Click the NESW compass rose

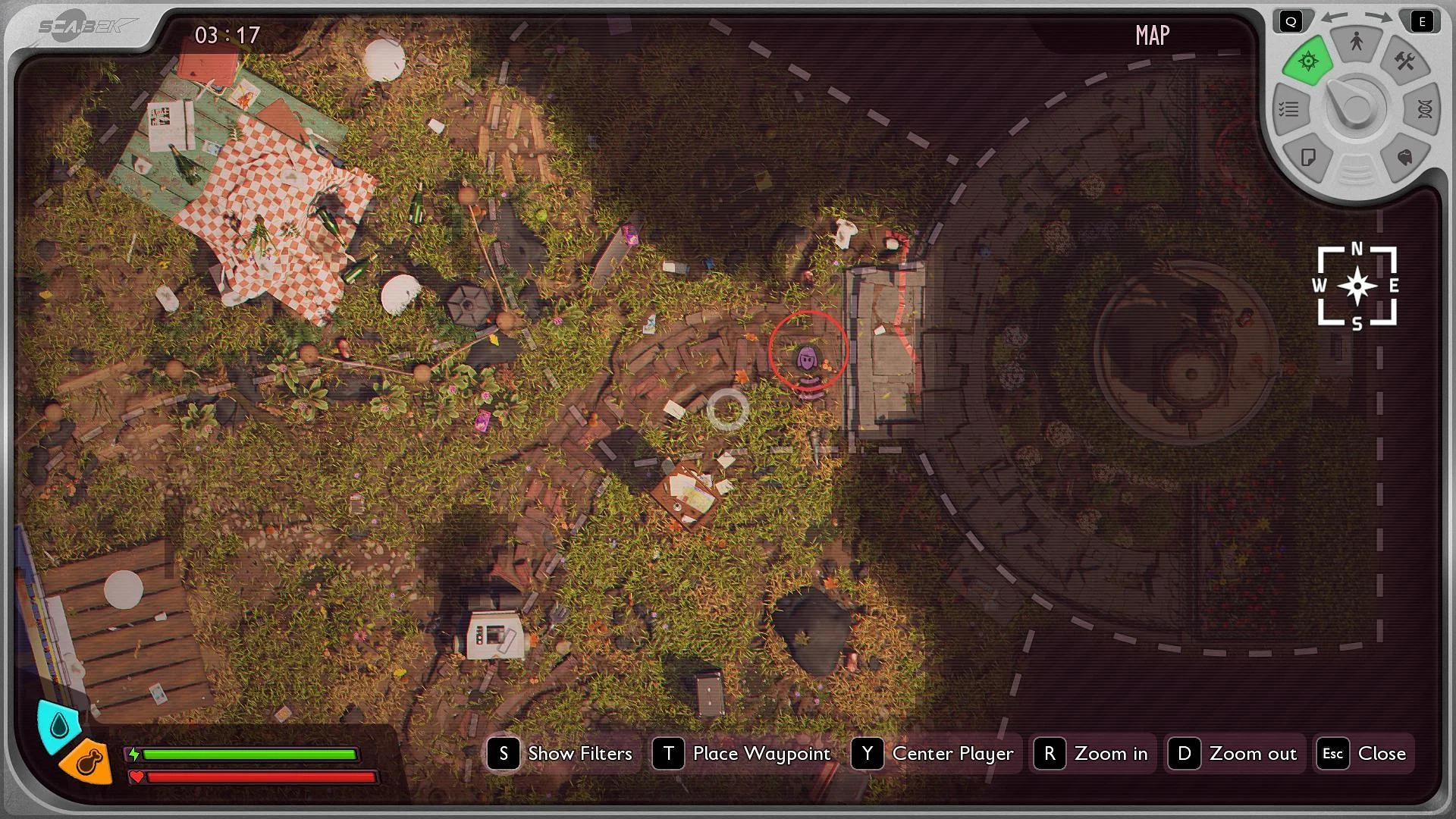pos(1357,287)
